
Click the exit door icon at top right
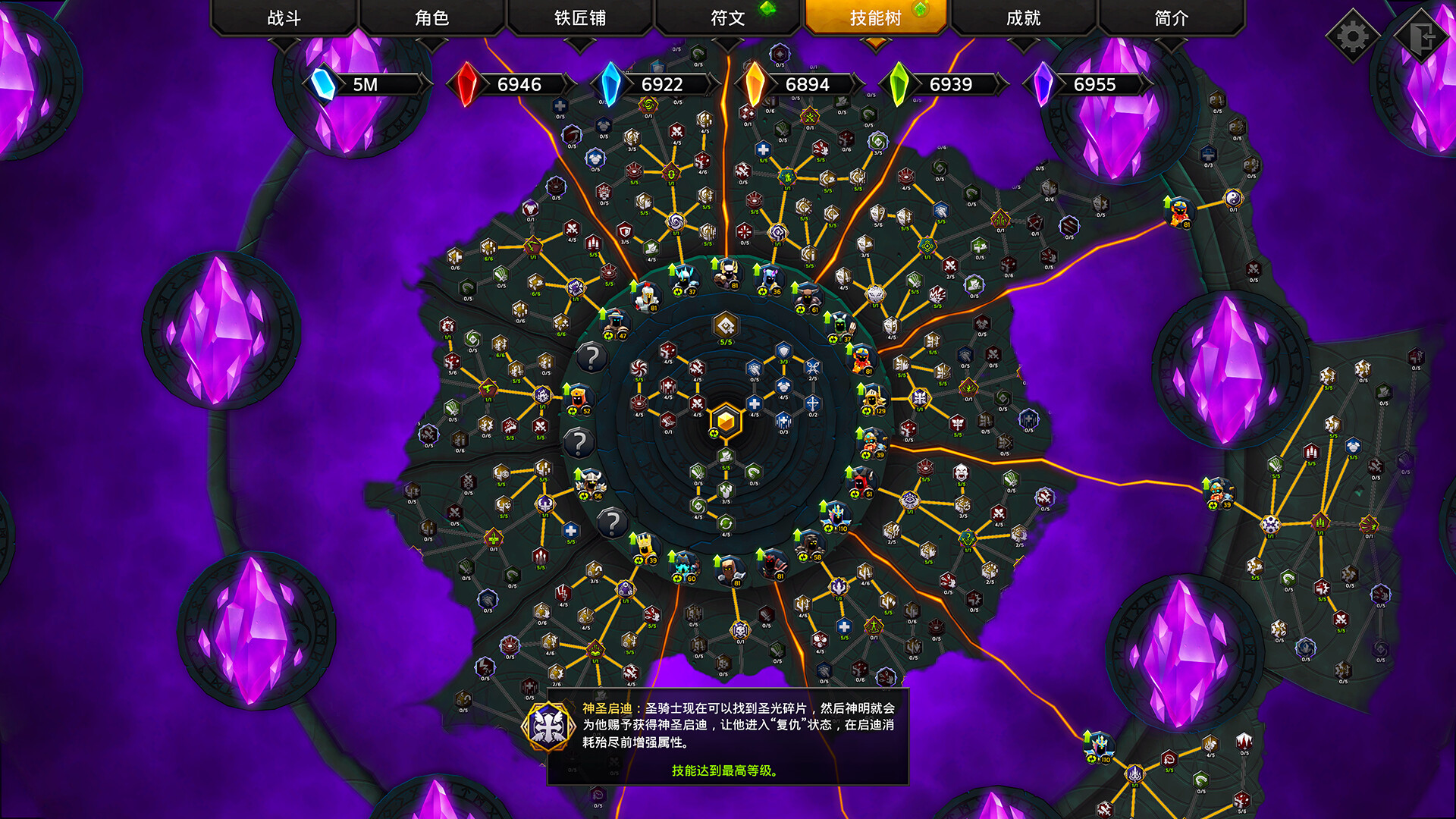coord(1420,33)
